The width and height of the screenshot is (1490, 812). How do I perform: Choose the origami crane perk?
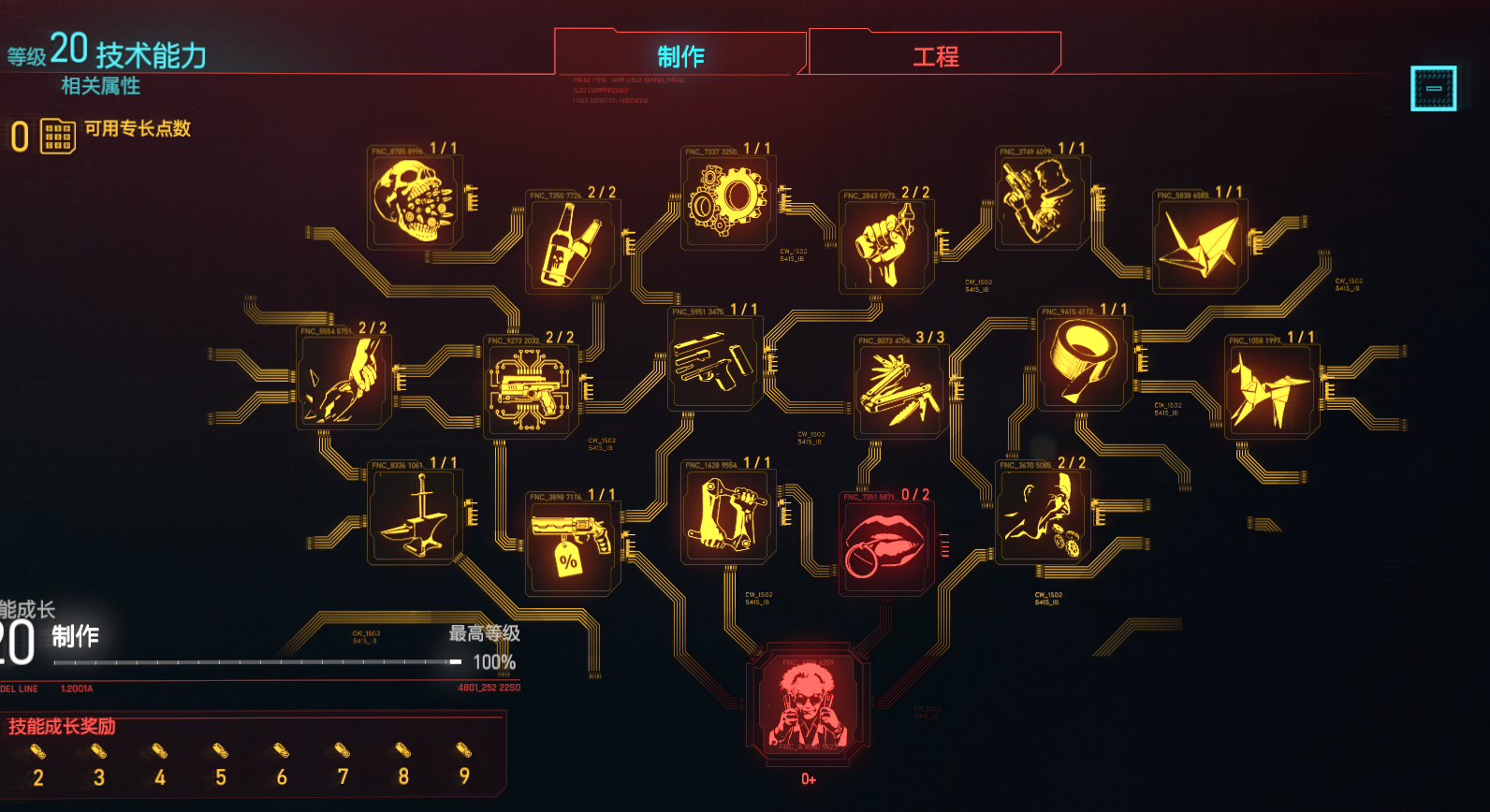point(1199,245)
